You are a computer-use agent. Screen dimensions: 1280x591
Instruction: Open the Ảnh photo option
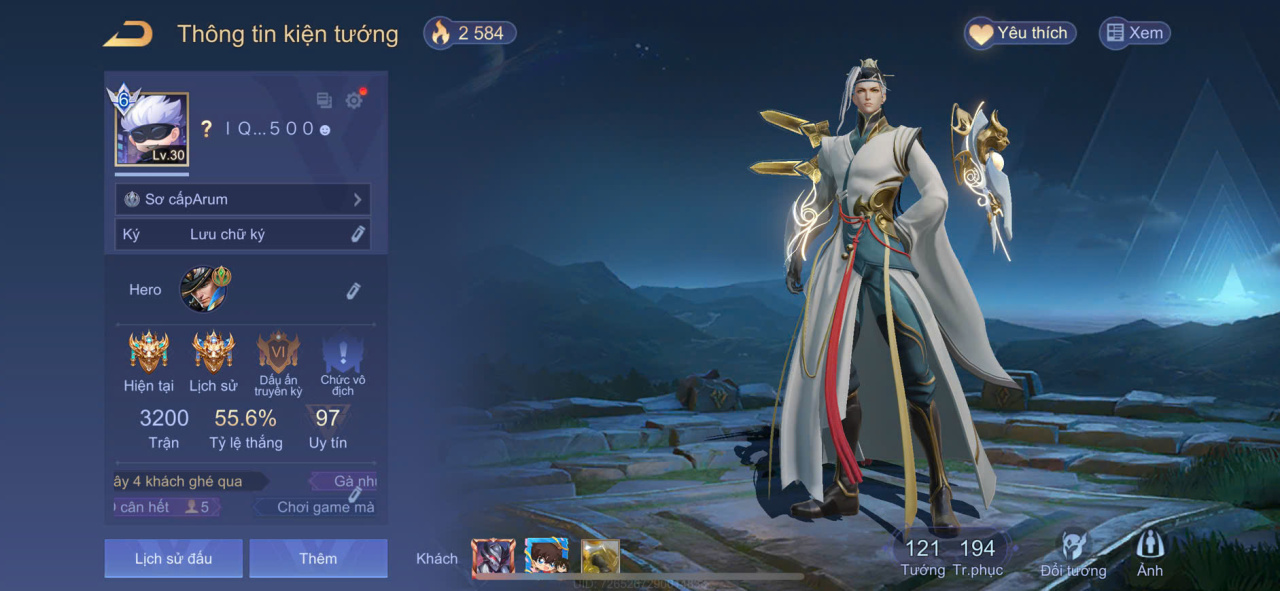coord(1150,554)
